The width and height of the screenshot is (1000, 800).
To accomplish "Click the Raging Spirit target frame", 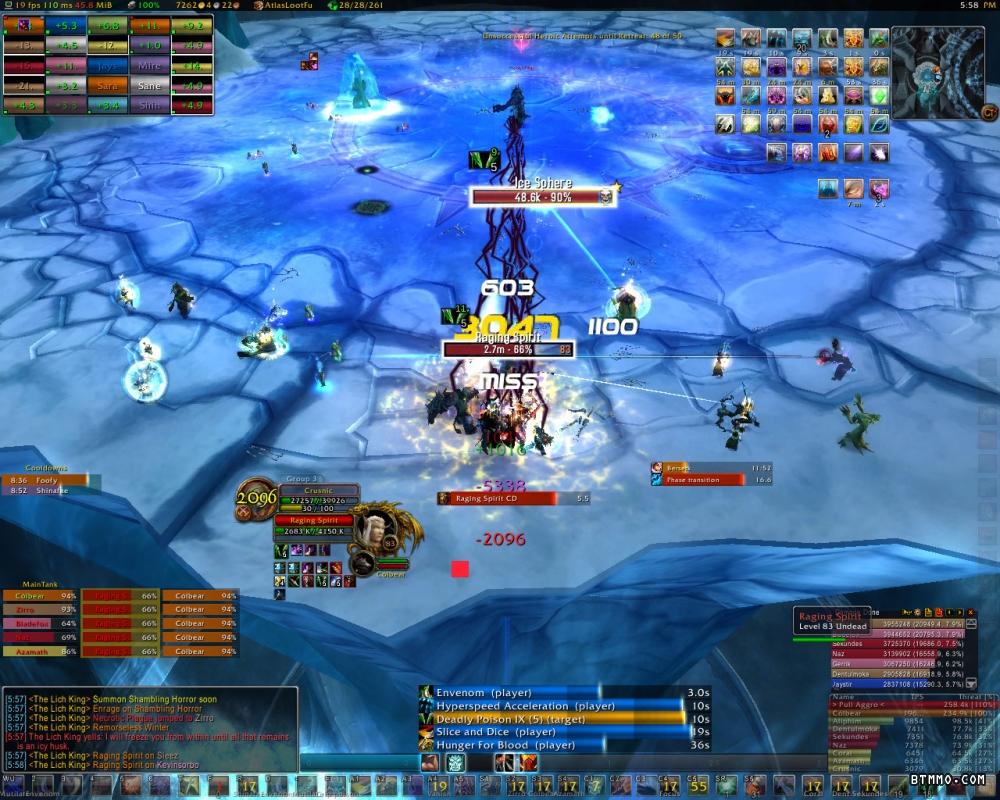I will tap(314, 526).
